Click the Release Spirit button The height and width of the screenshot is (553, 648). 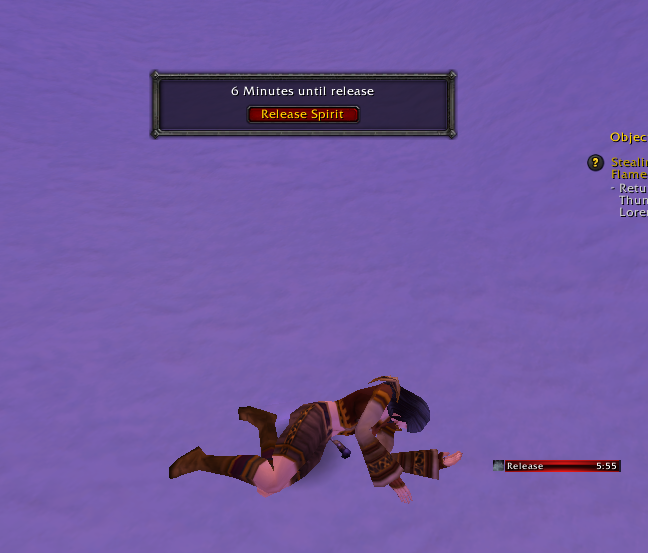click(302, 114)
